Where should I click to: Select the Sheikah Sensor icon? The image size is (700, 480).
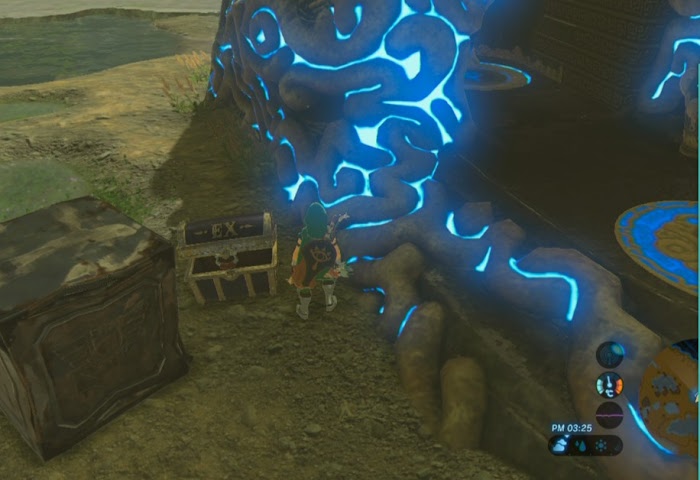pyautogui.click(x=610, y=354)
